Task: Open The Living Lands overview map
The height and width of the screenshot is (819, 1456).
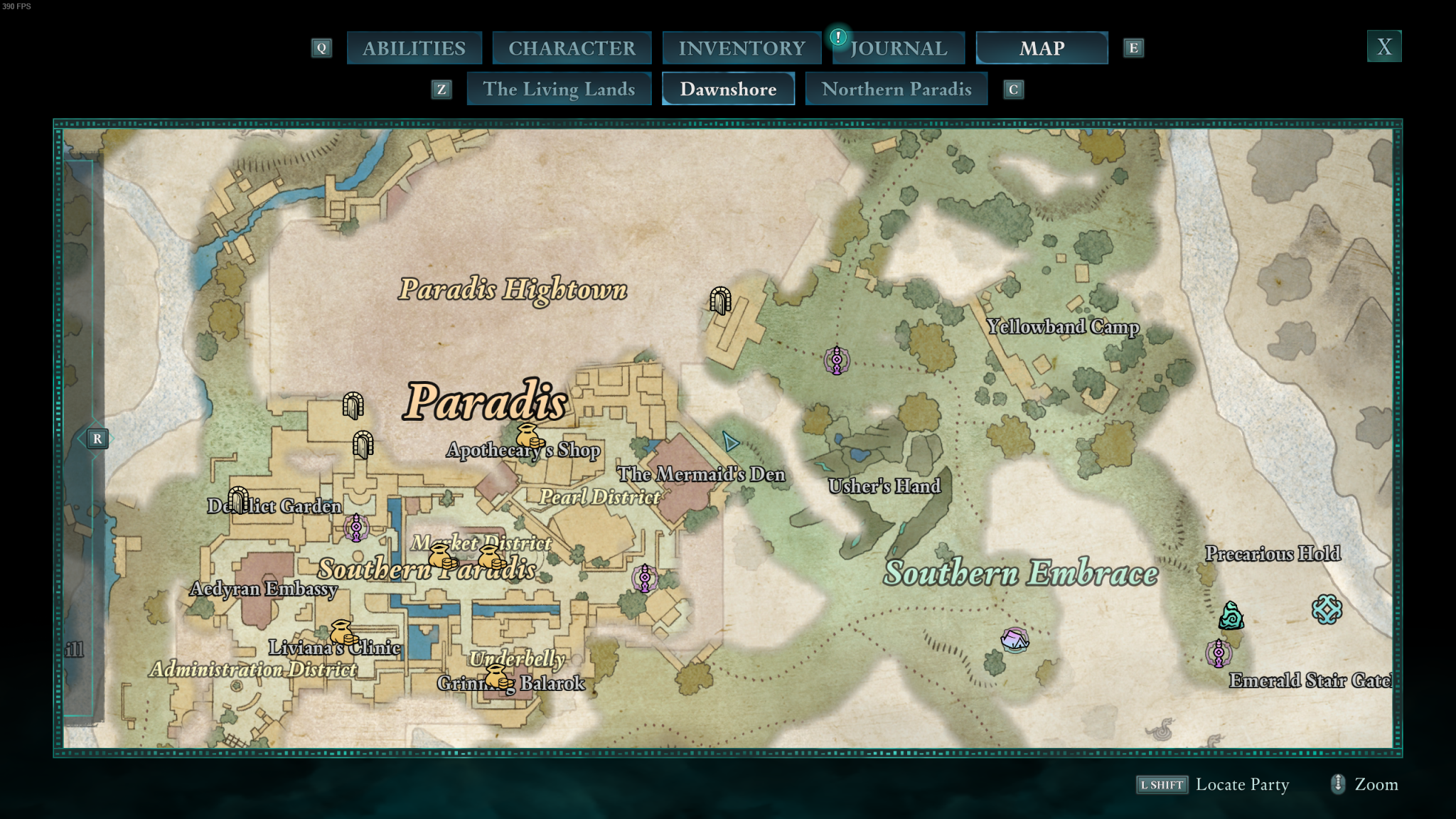Action: pyautogui.click(x=559, y=89)
